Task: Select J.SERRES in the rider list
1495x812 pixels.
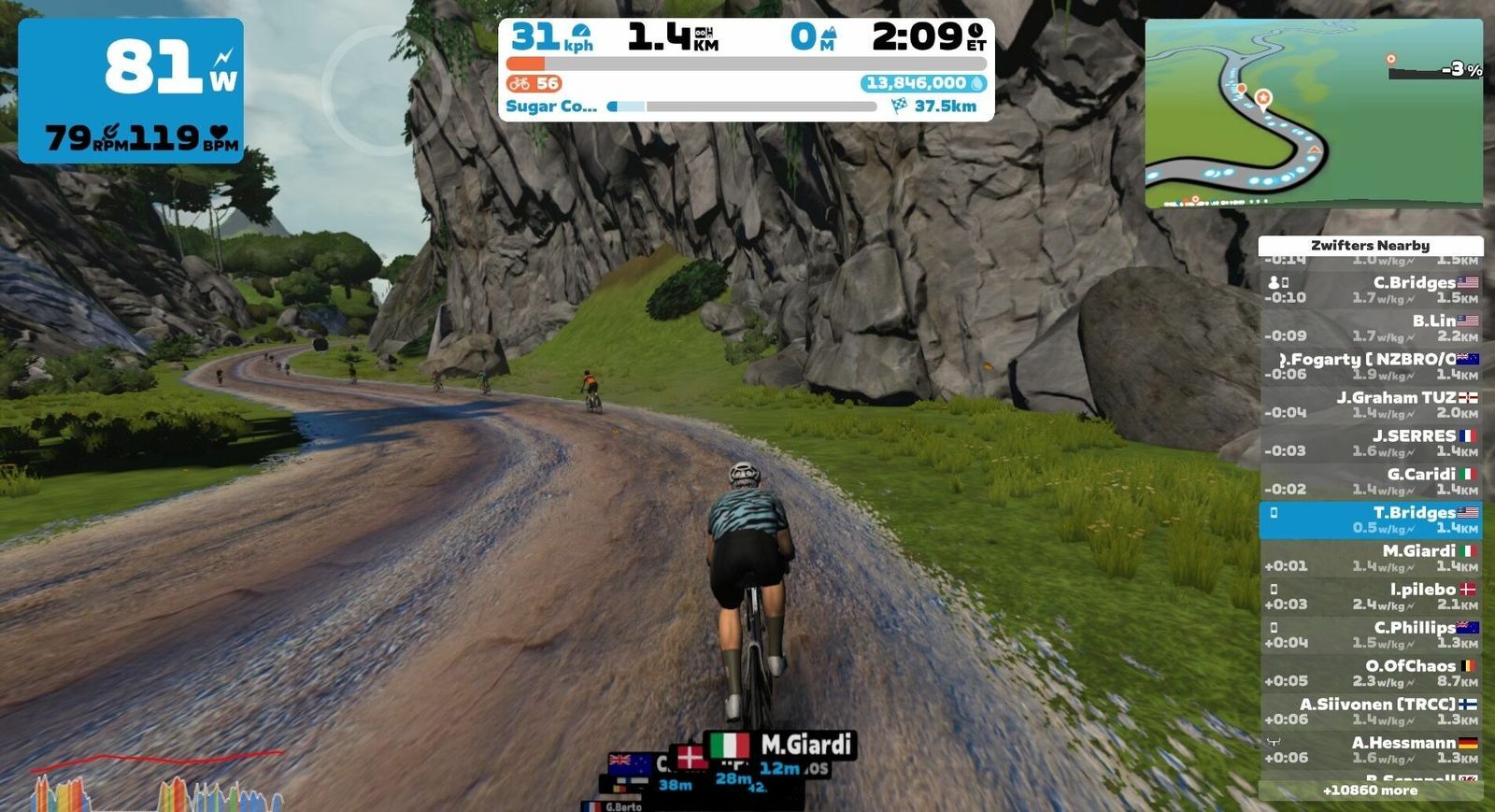Action: [x=1371, y=443]
